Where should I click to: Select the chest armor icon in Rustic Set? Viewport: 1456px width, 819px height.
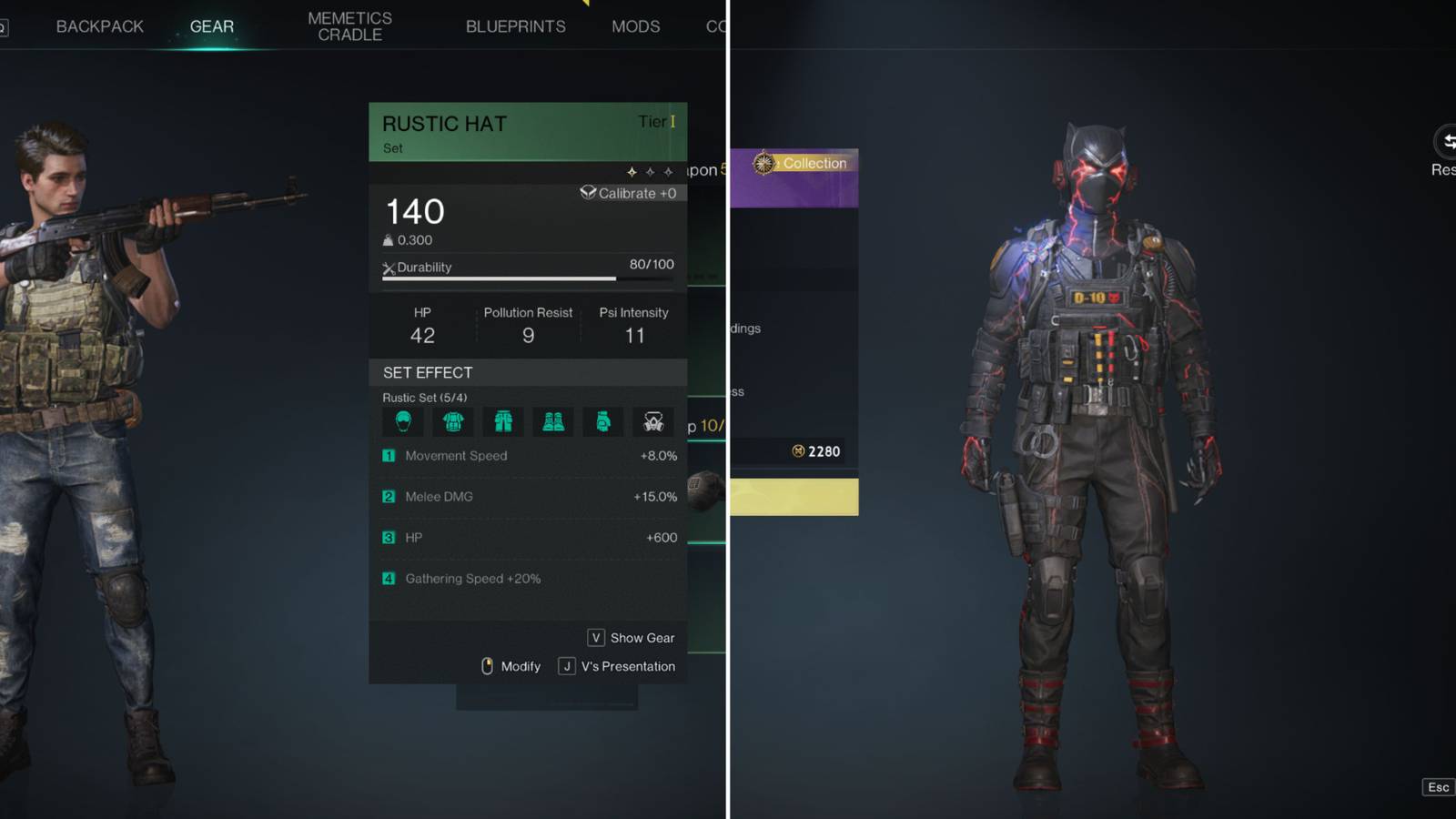tap(452, 421)
